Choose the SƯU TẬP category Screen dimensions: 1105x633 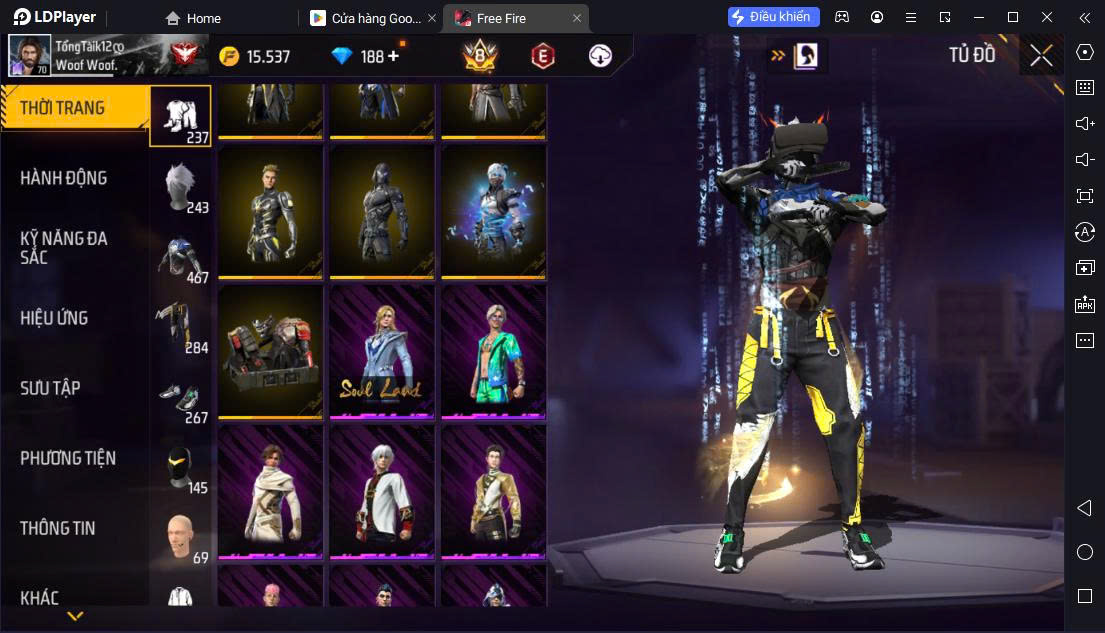(x=50, y=388)
